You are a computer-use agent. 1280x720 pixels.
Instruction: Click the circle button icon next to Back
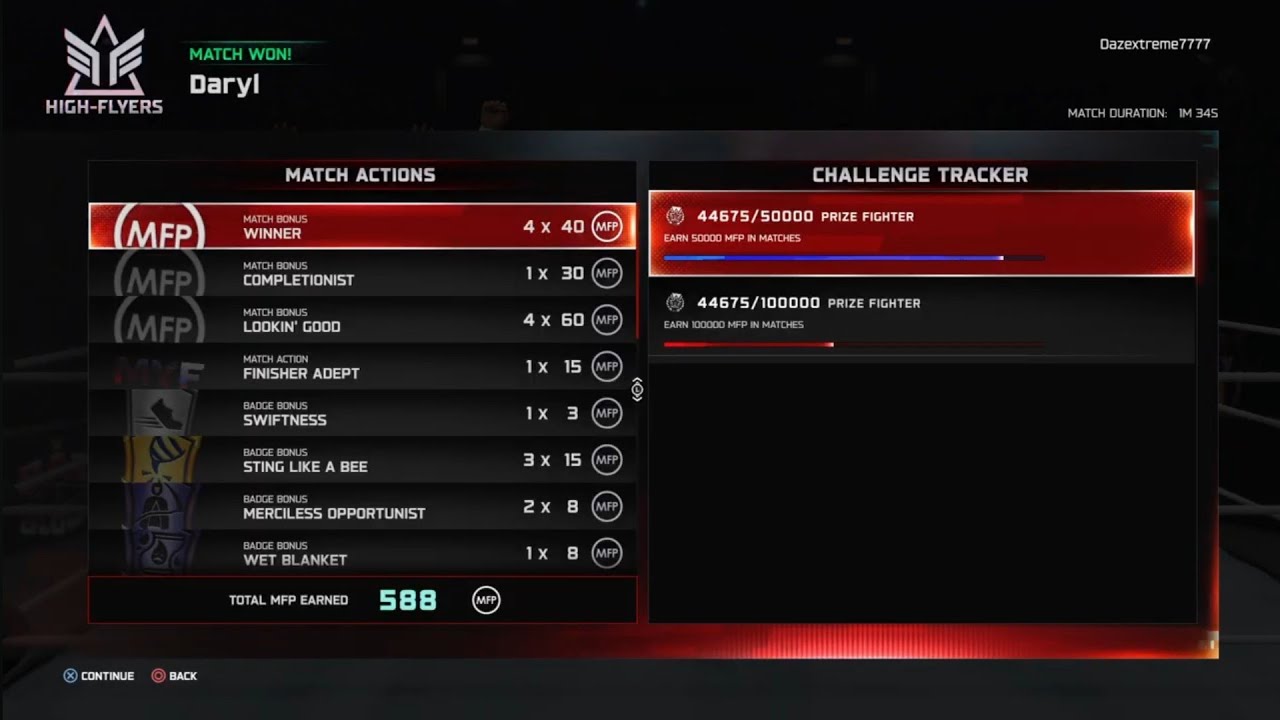157,676
